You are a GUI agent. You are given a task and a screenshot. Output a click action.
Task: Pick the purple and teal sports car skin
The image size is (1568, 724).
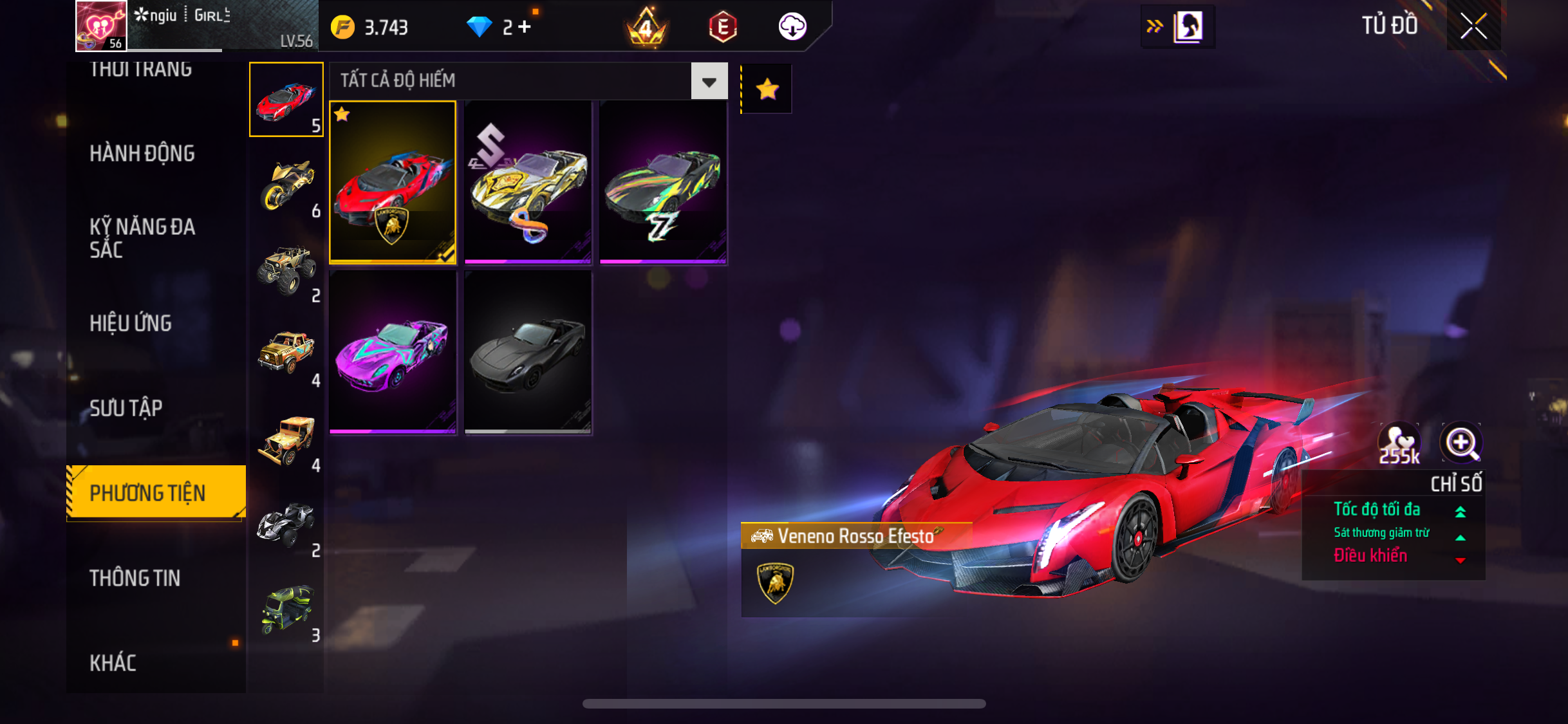pos(393,352)
